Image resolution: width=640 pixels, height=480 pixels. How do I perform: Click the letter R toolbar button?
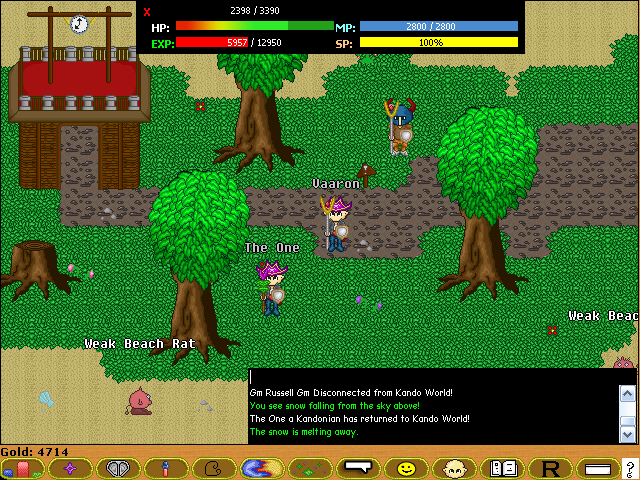(550, 468)
